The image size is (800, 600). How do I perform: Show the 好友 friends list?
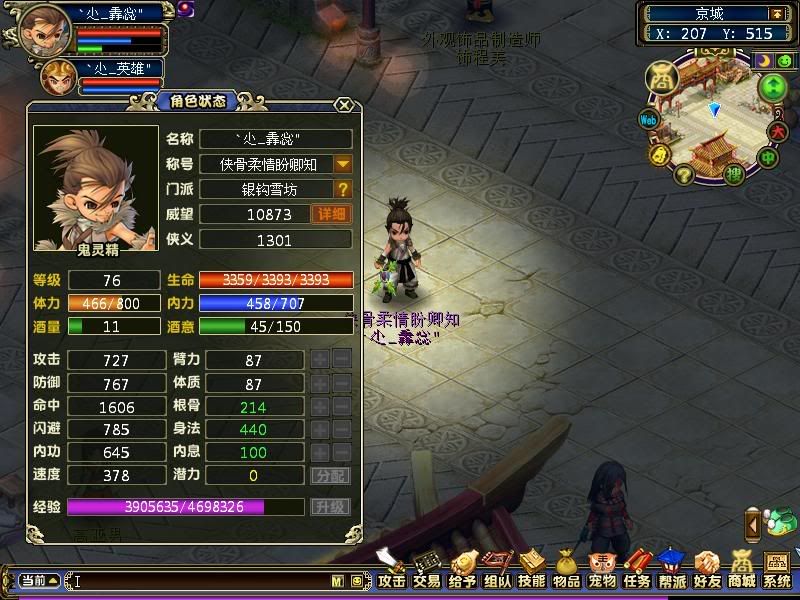[x=707, y=571]
